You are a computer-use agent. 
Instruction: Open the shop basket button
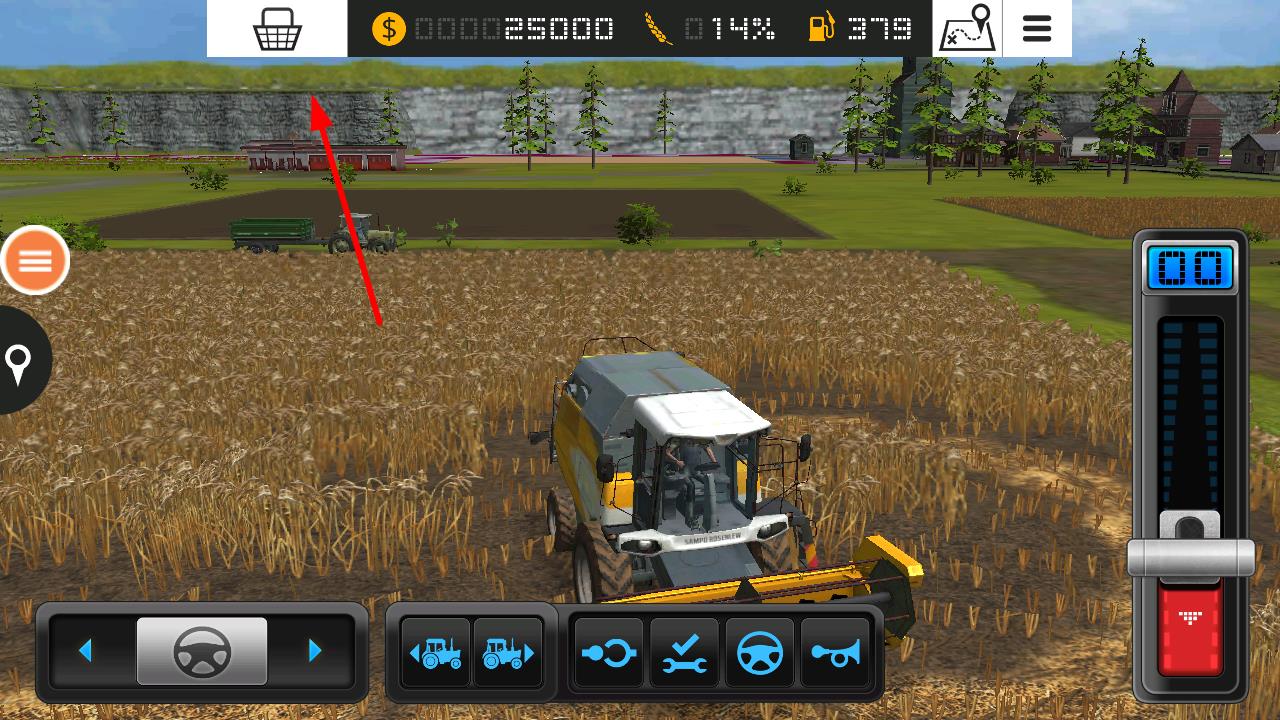click(277, 29)
